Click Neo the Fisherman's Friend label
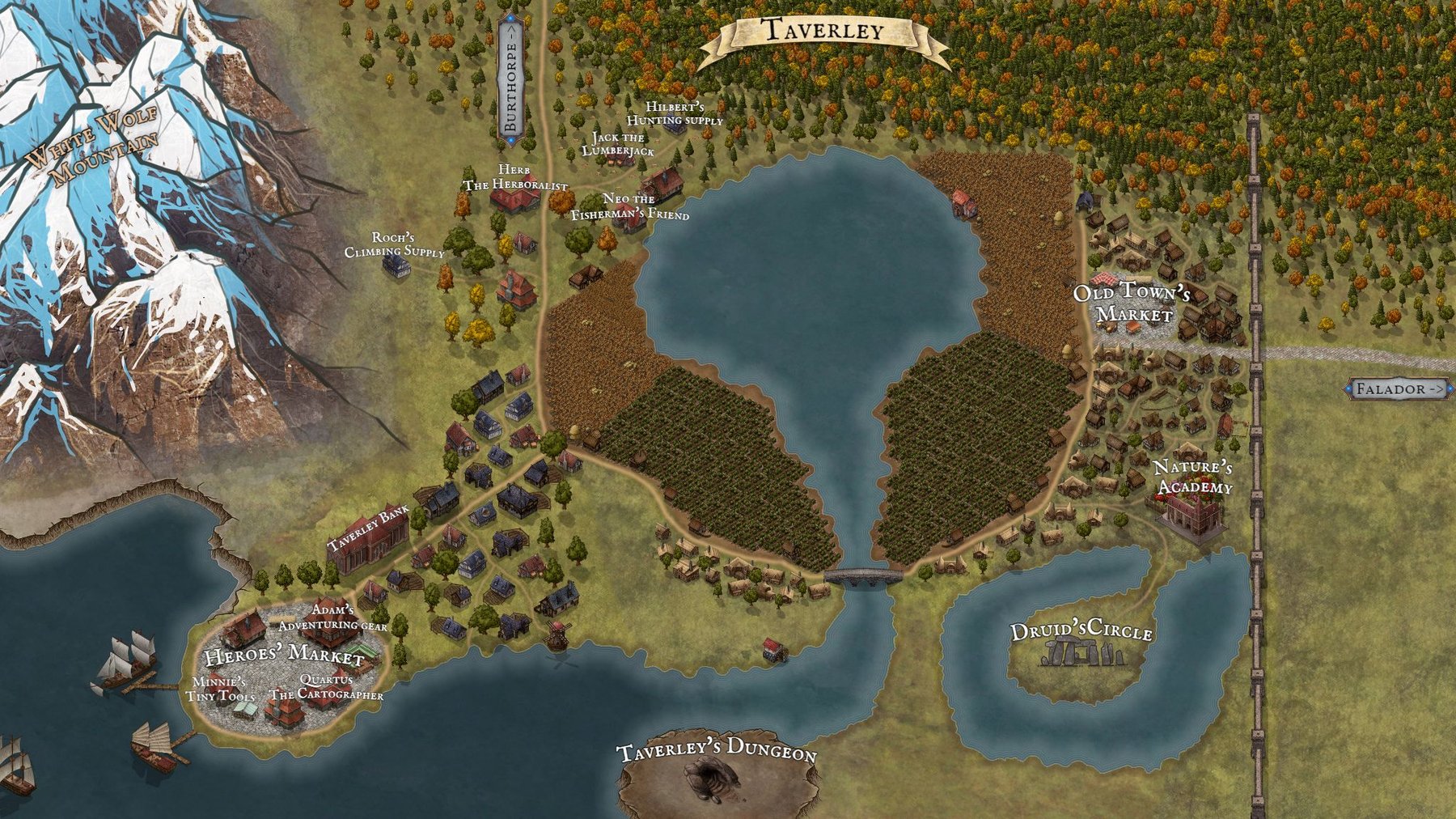1456x819 pixels. (x=629, y=207)
